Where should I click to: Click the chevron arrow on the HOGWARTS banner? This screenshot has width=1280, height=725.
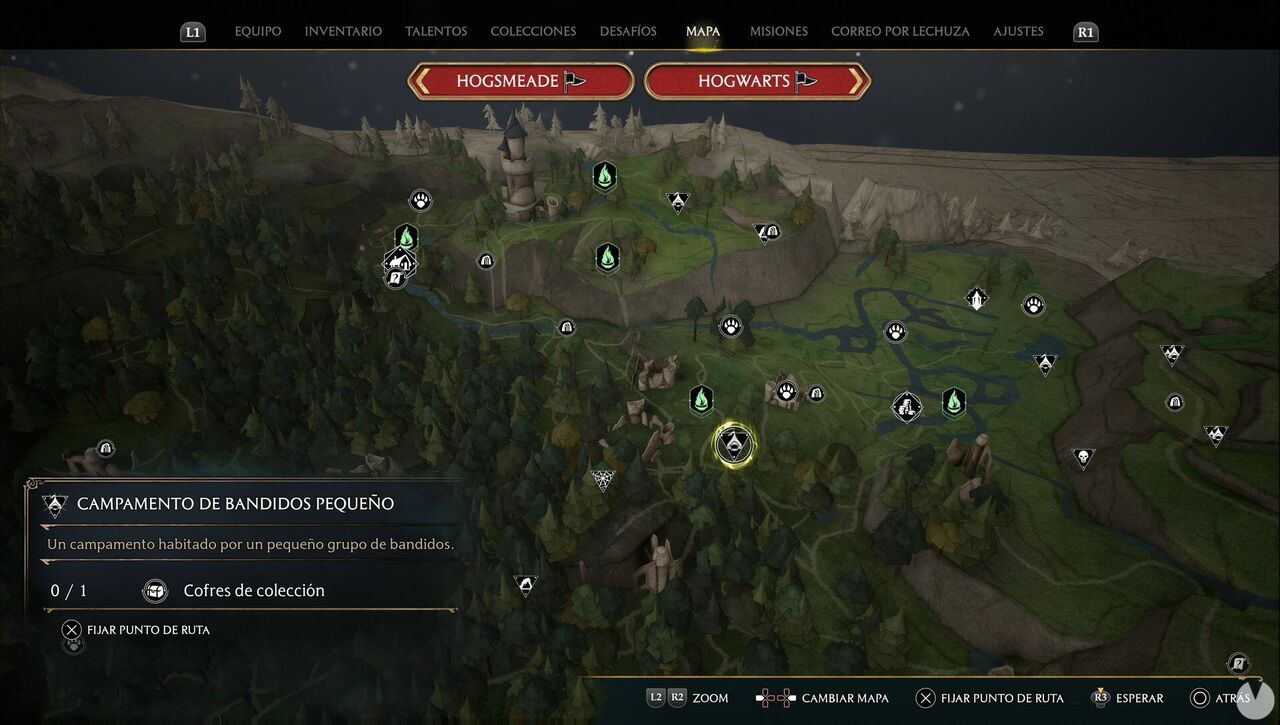(855, 81)
